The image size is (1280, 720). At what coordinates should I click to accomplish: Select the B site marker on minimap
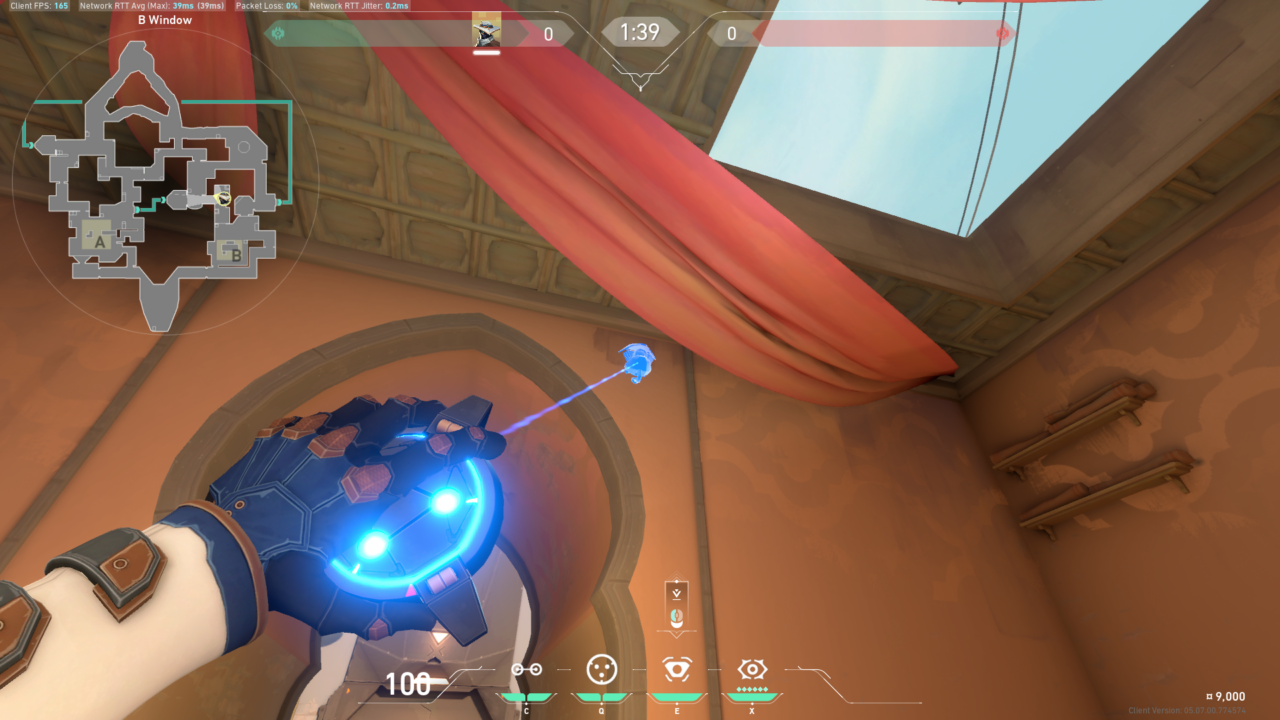click(x=234, y=252)
